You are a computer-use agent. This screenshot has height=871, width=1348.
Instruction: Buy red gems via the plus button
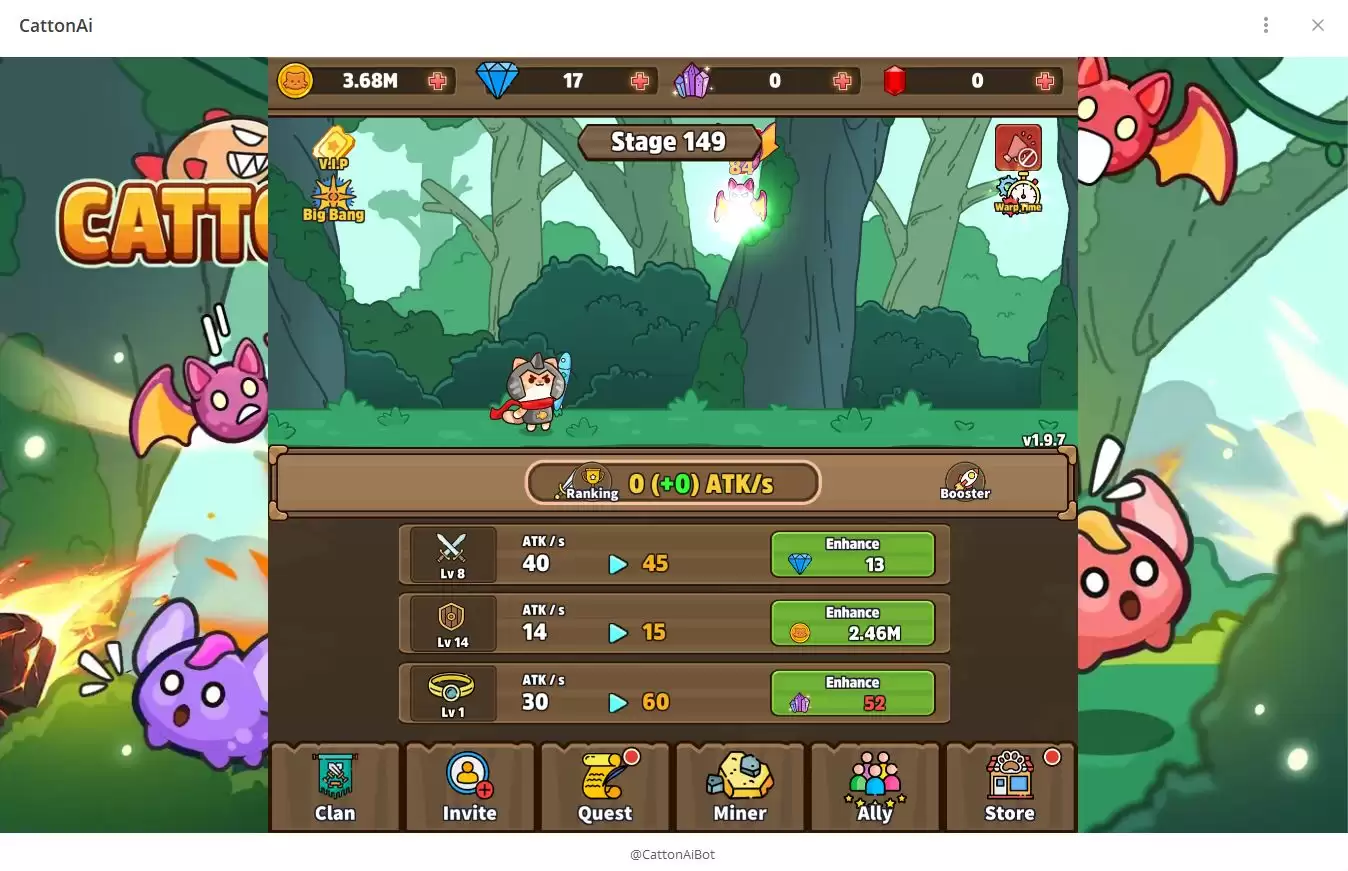coord(1044,81)
